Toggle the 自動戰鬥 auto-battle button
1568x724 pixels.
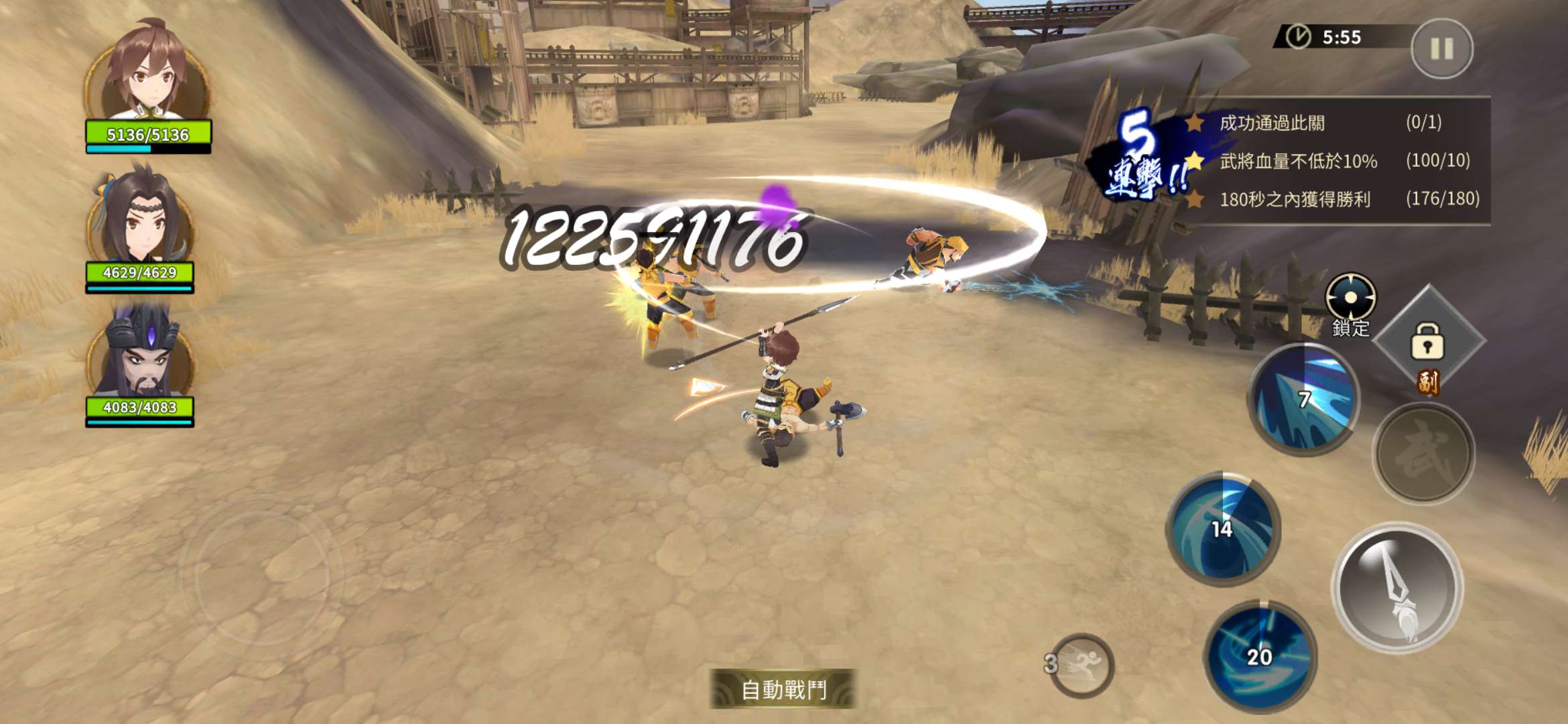coord(783,689)
